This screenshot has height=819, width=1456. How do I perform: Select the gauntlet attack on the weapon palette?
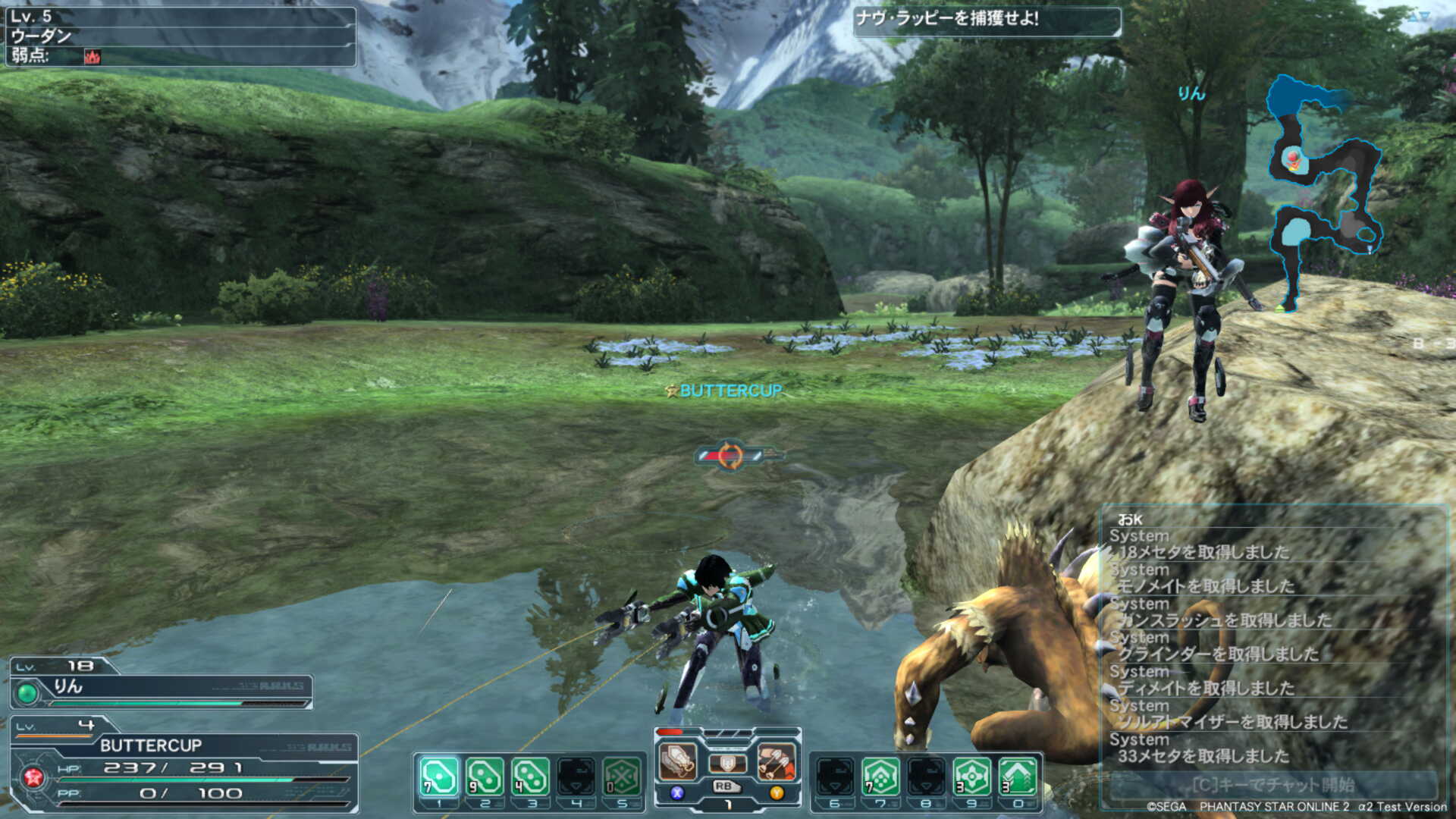click(677, 761)
